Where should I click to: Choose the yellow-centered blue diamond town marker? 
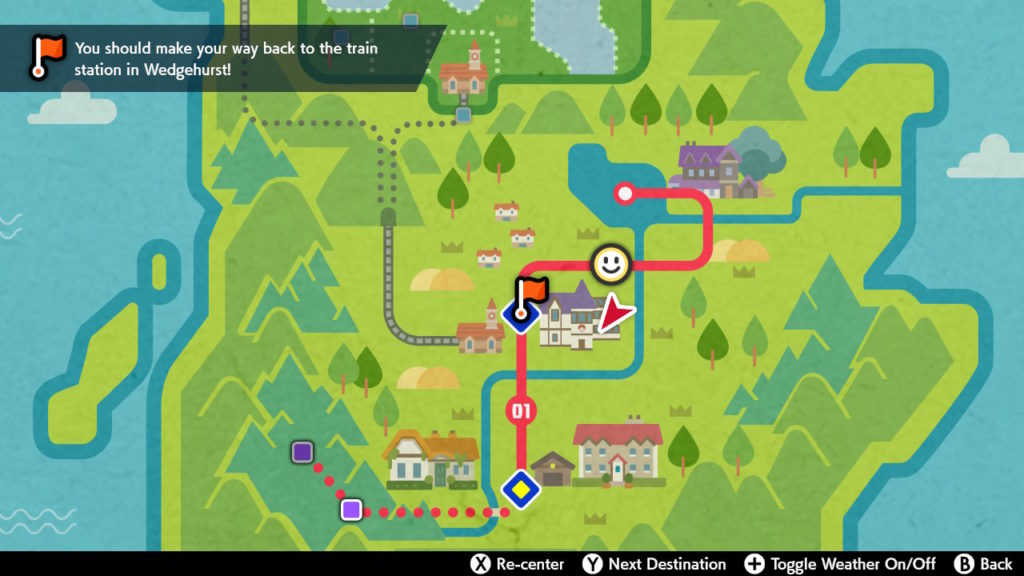[521, 489]
